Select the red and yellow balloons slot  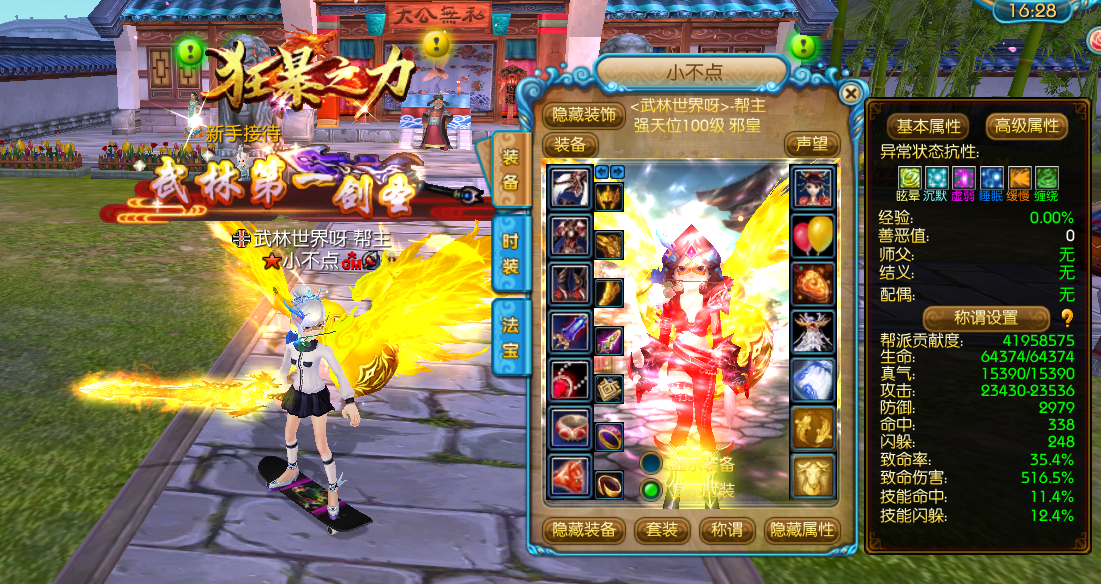813,236
